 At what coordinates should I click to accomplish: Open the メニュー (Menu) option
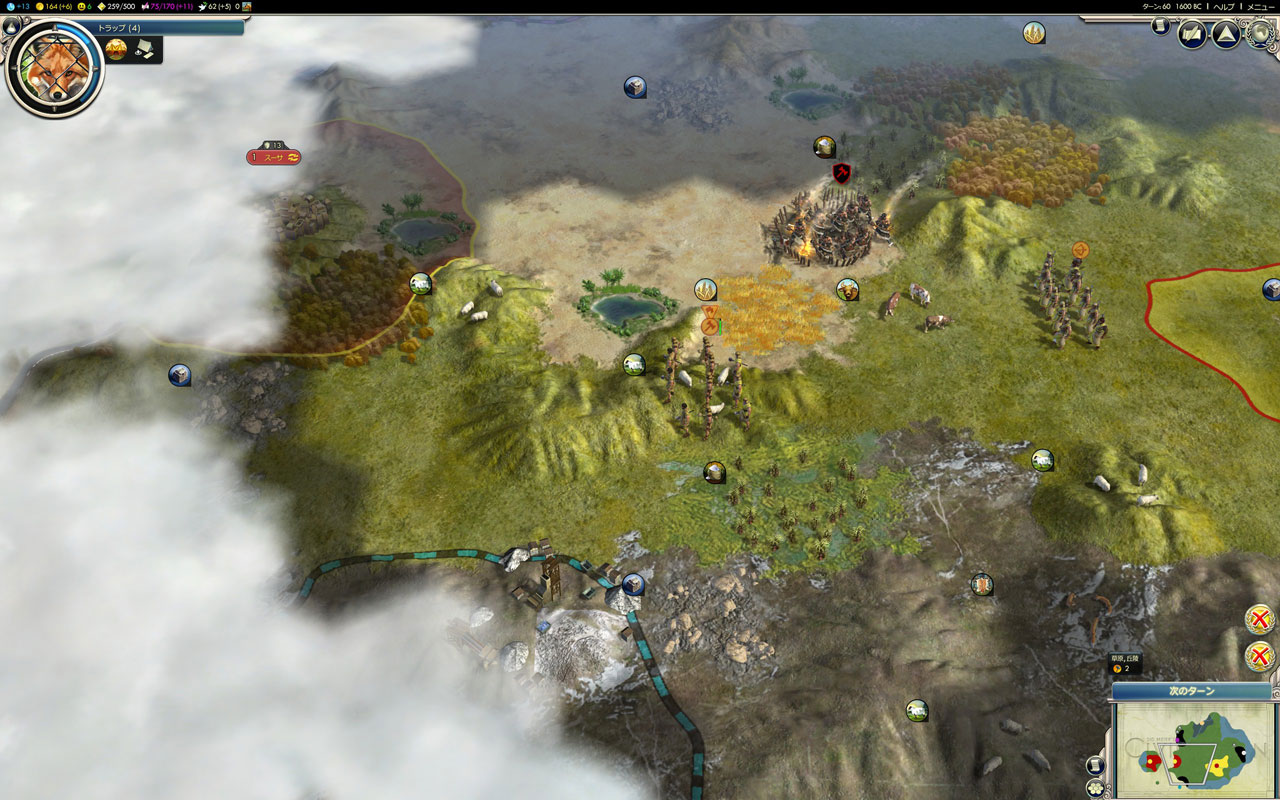(1259, 6)
